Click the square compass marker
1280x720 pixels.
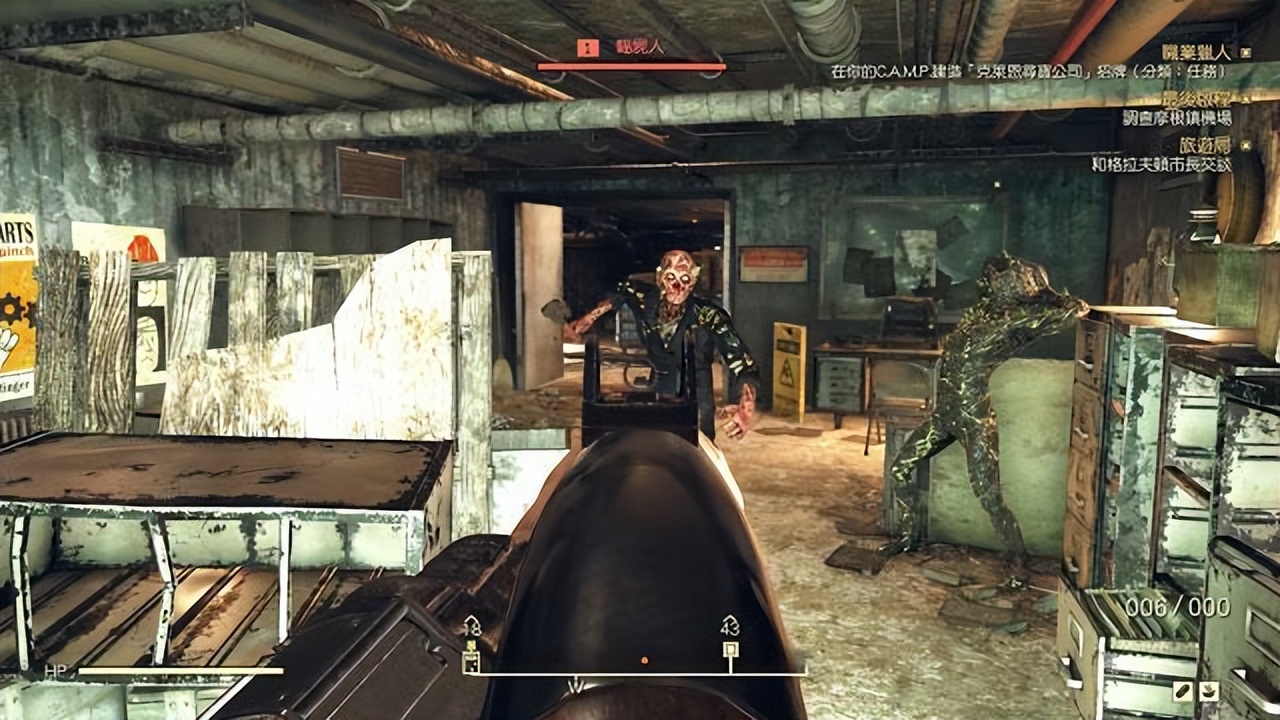pyautogui.click(x=730, y=650)
